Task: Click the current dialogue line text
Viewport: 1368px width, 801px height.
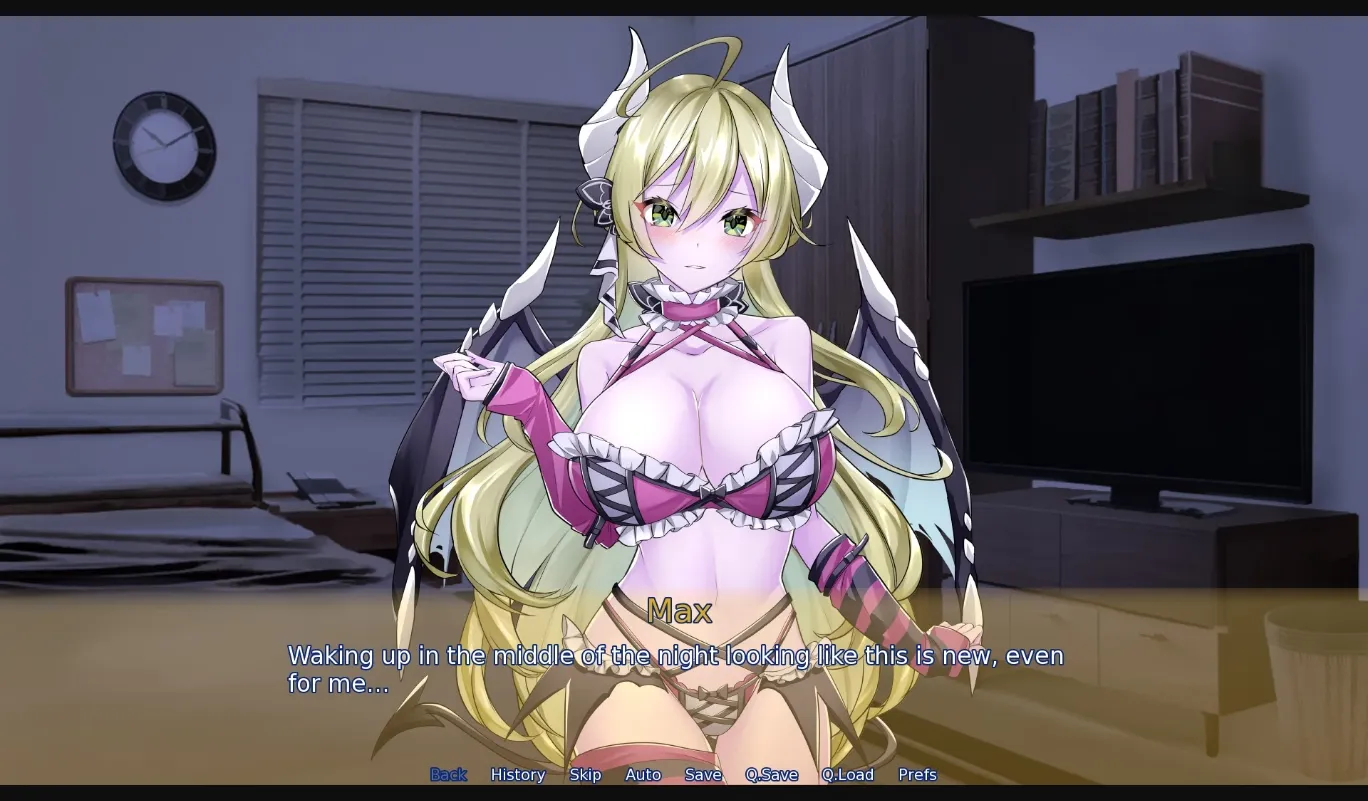Action: 675,655
